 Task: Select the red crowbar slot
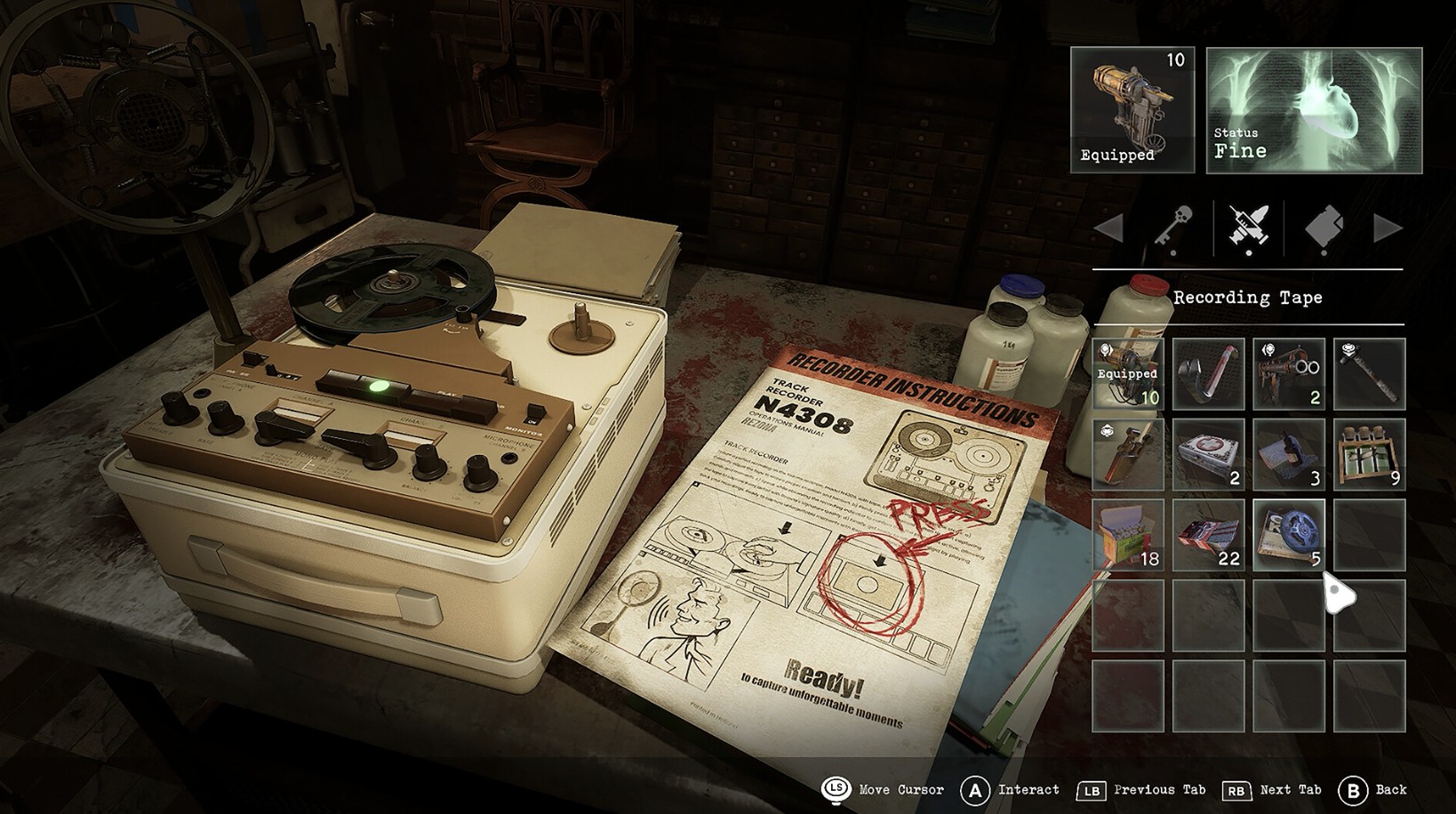click(x=1208, y=373)
